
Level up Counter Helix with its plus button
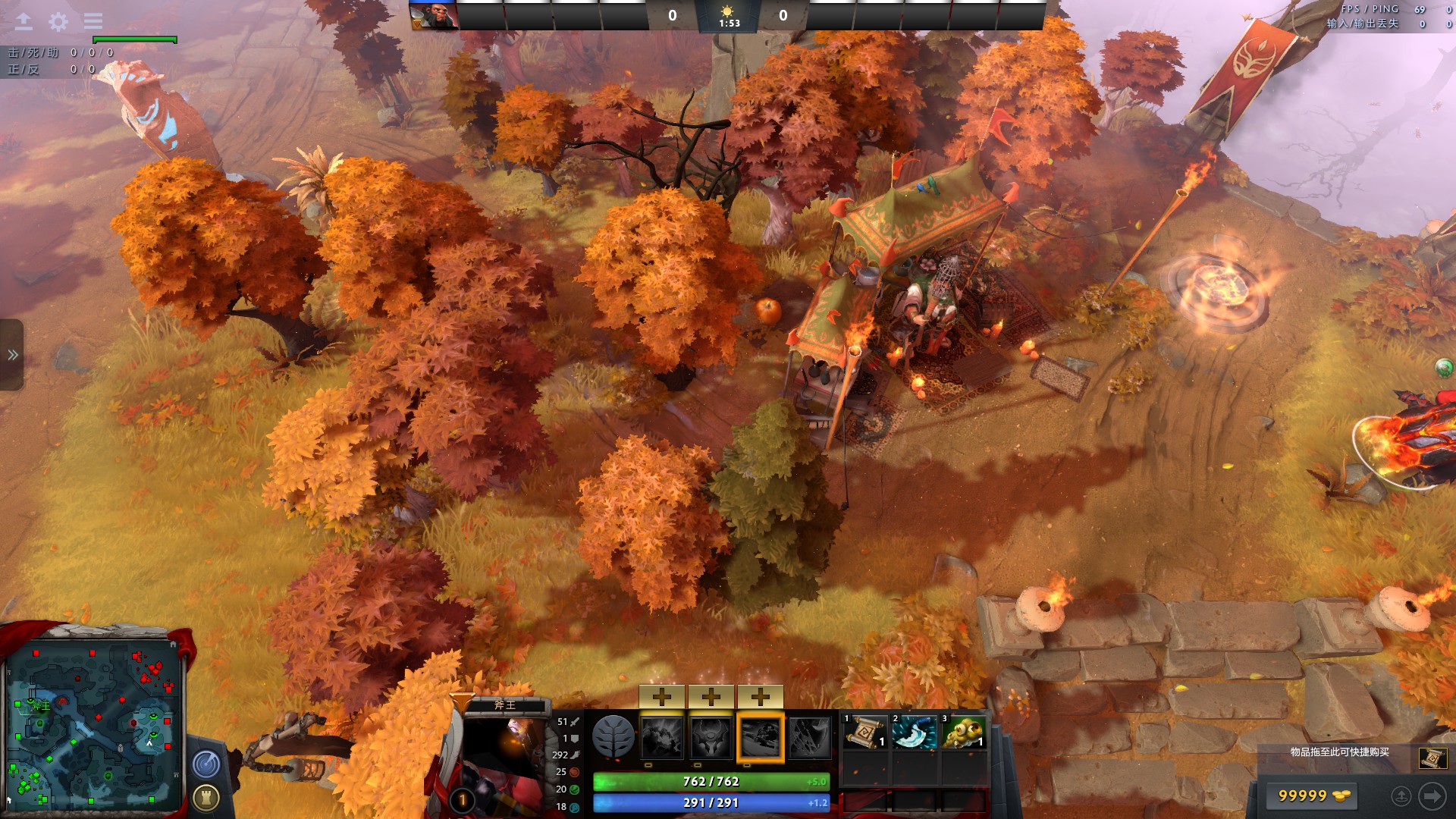[761, 696]
